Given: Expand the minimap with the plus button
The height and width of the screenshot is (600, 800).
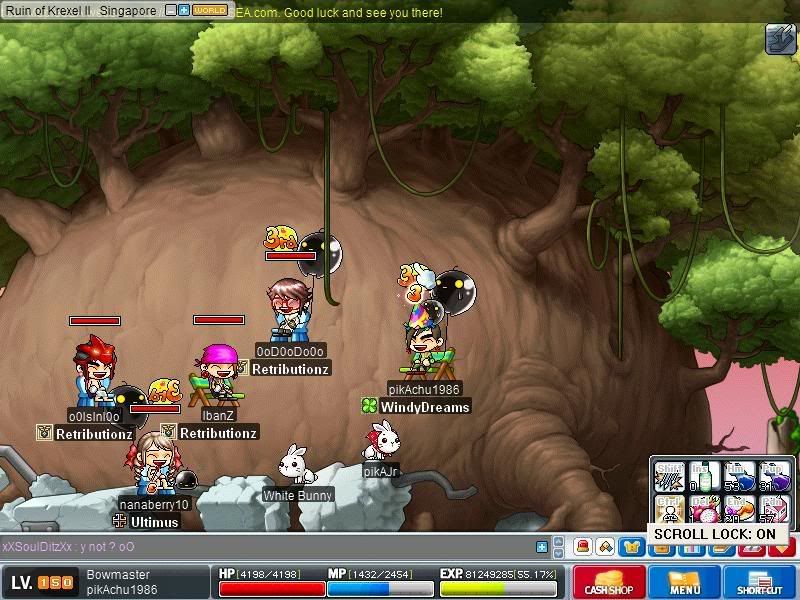Looking at the screenshot, I should [x=184, y=10].
